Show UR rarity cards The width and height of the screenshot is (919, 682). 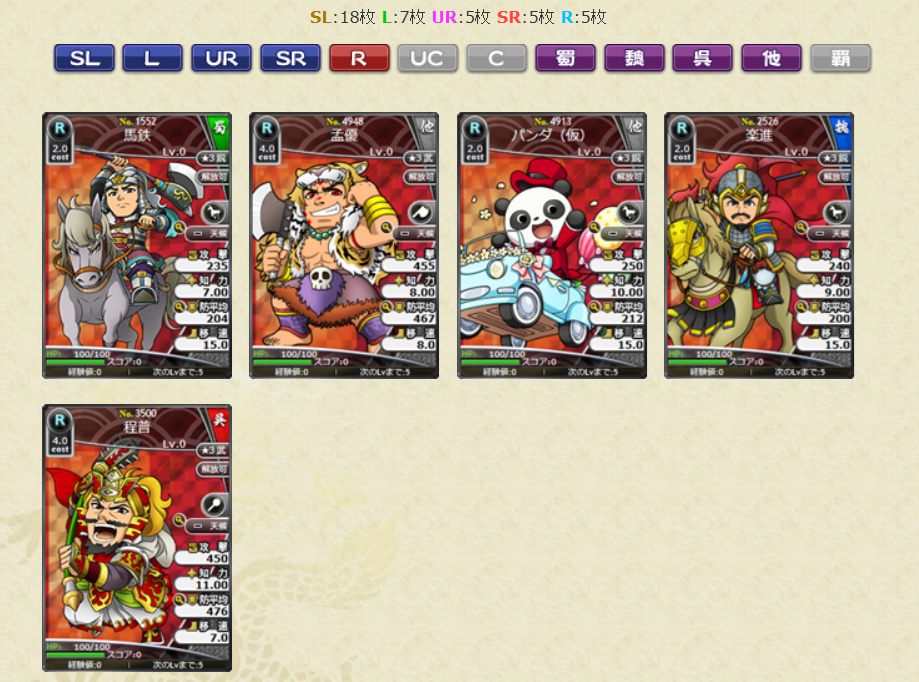point(221,58)
